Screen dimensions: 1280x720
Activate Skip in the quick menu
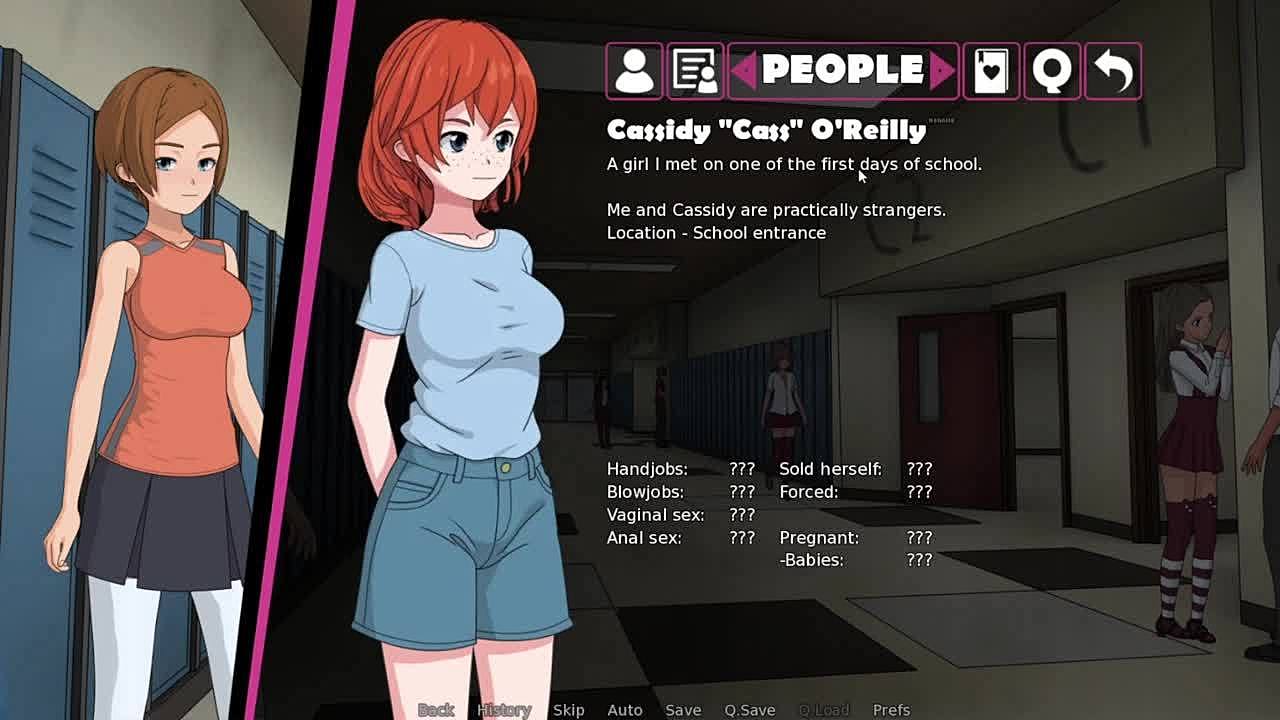(568, 710)
